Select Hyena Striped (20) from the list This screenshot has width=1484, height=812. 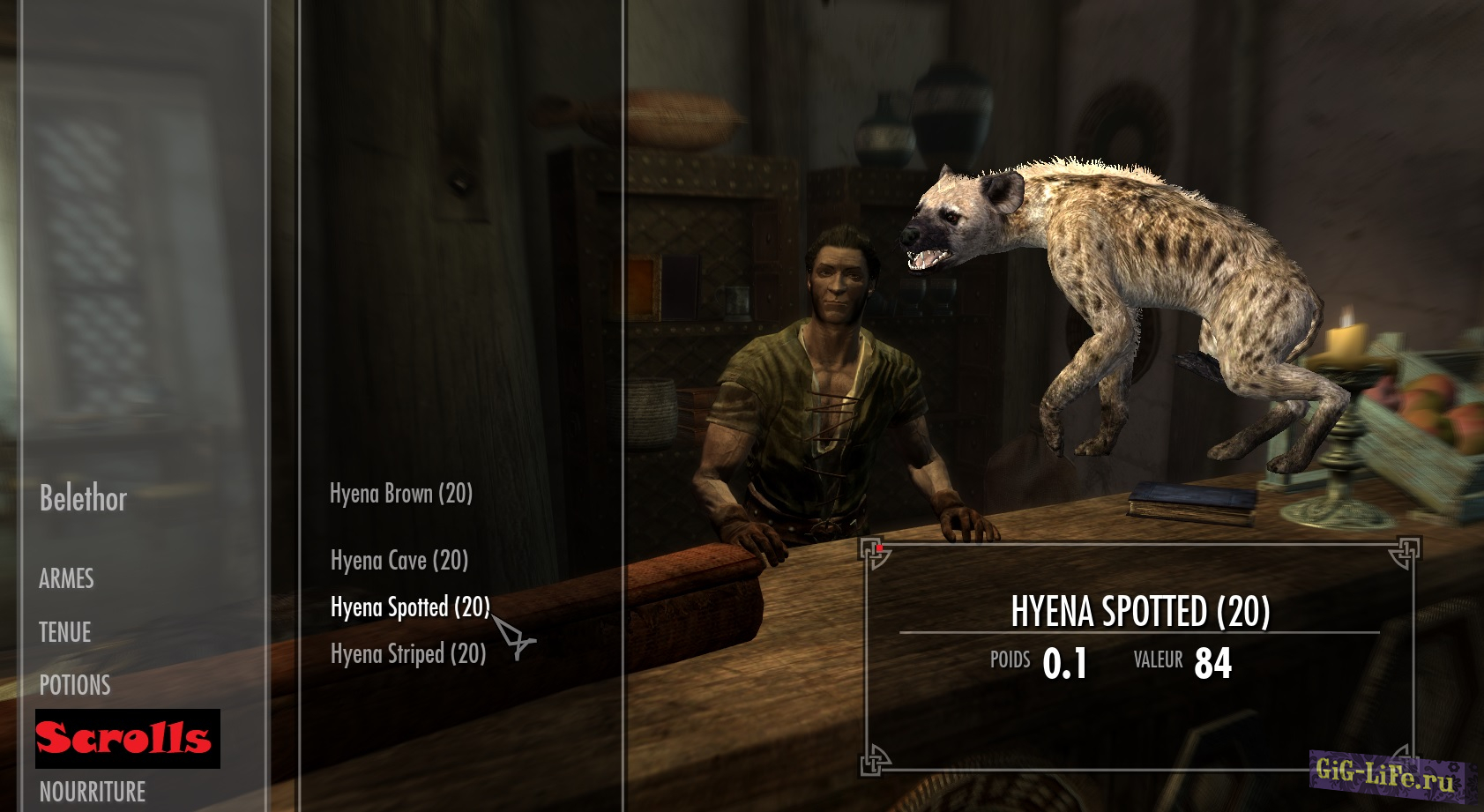[408, 654]
